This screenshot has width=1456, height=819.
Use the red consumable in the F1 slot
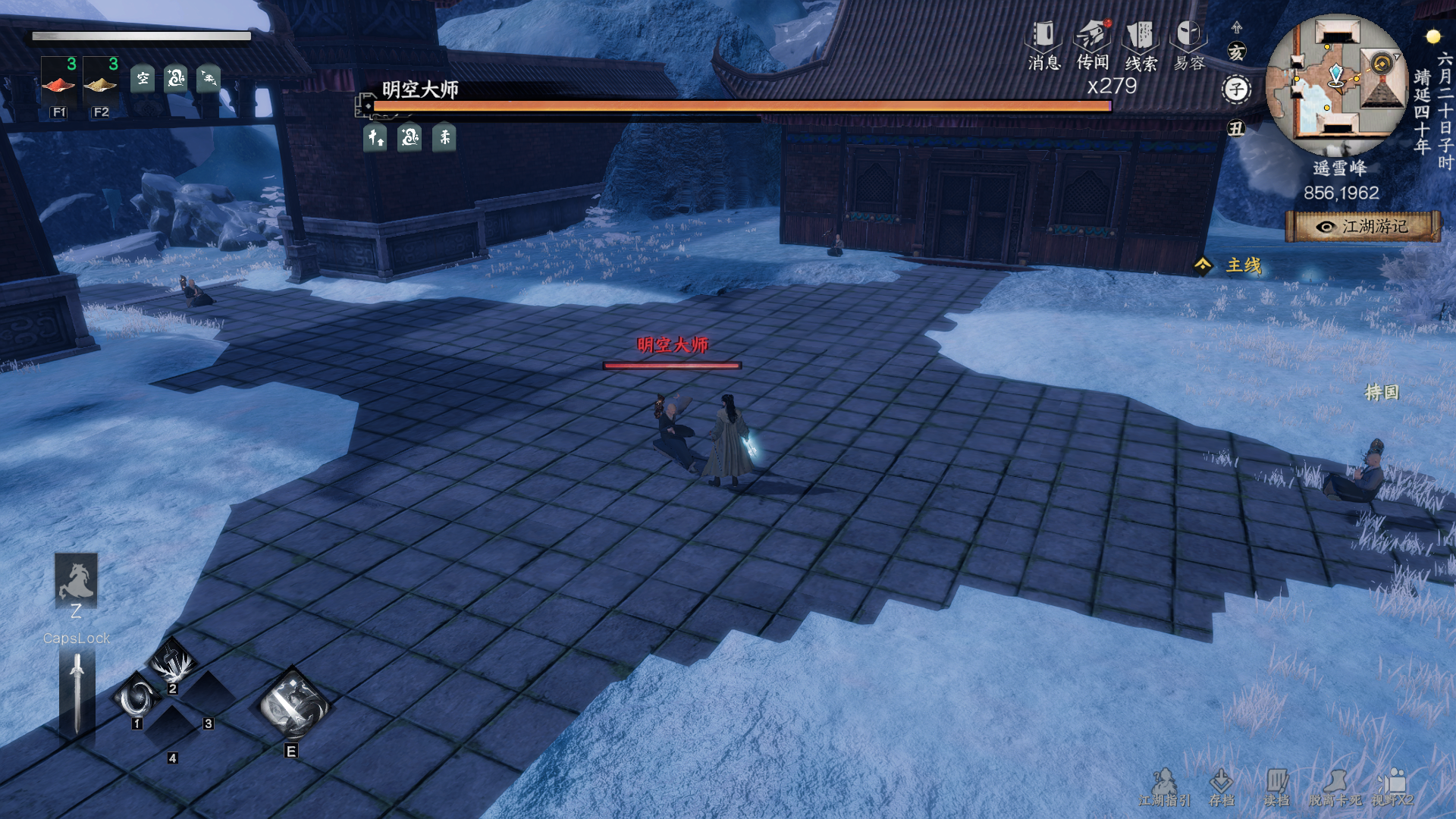pyautogui.click(x=58, y=82)
